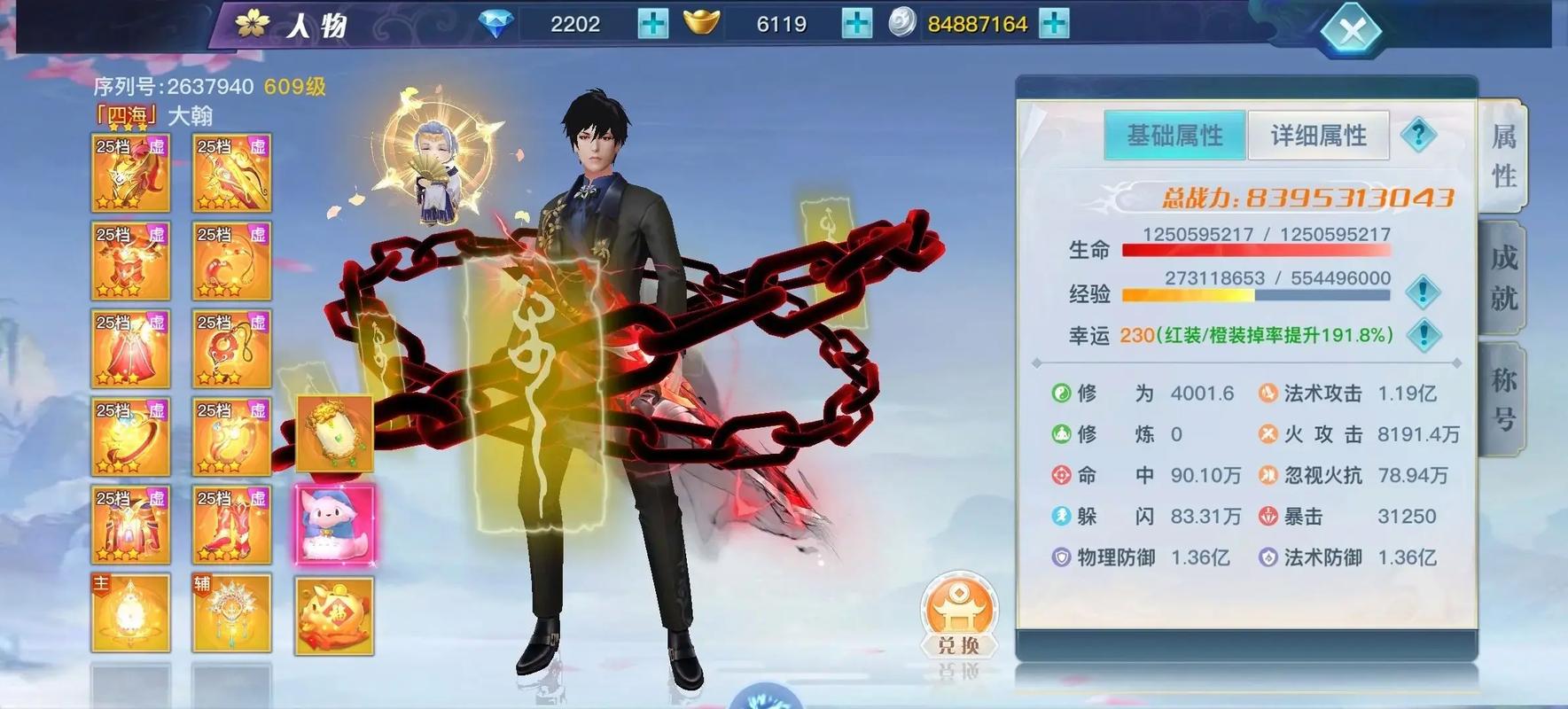
Task: Click plus to buy more diamonds
Action: pos(651,23)
